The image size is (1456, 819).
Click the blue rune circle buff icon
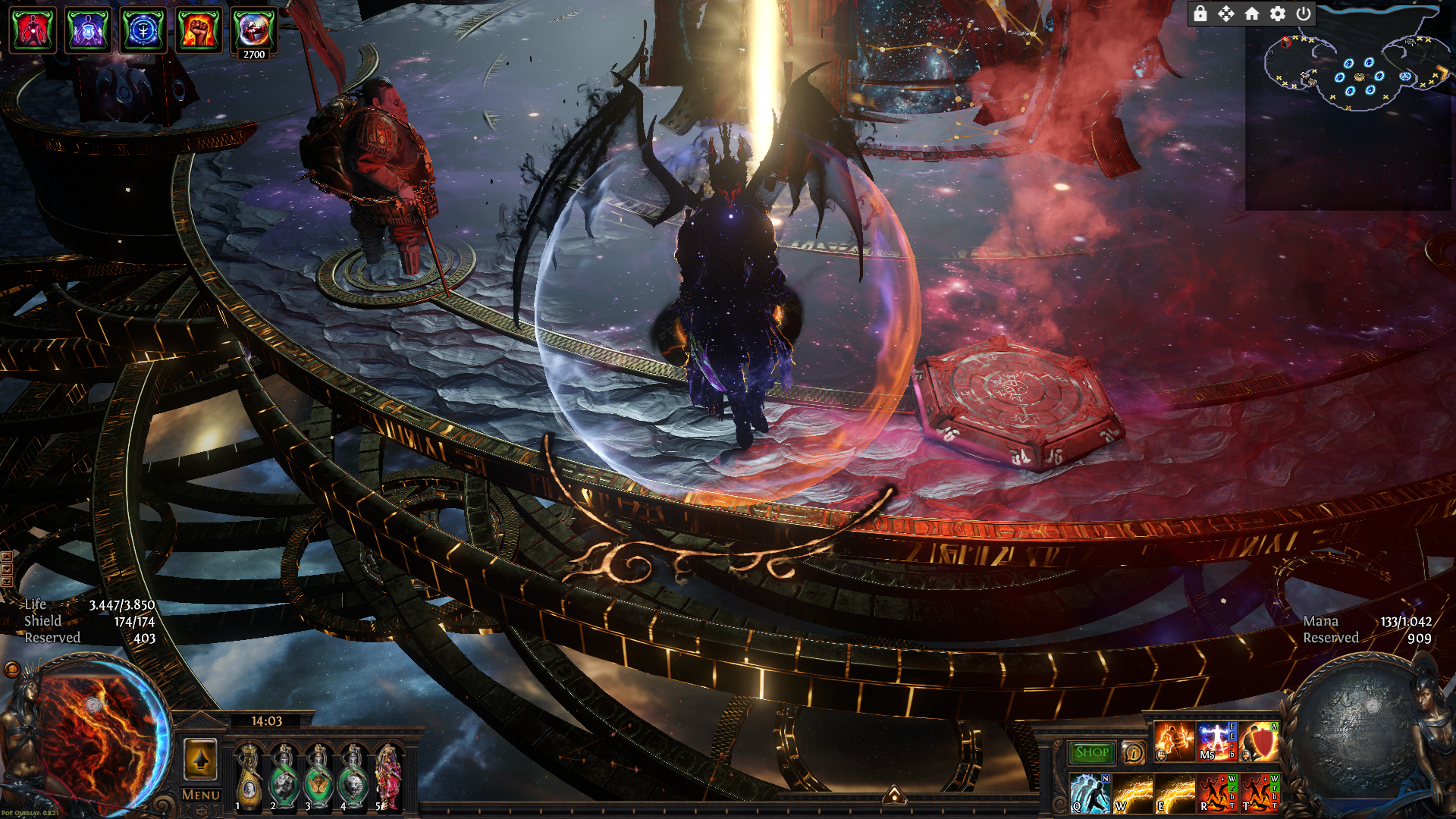click(x=143, y=31)
